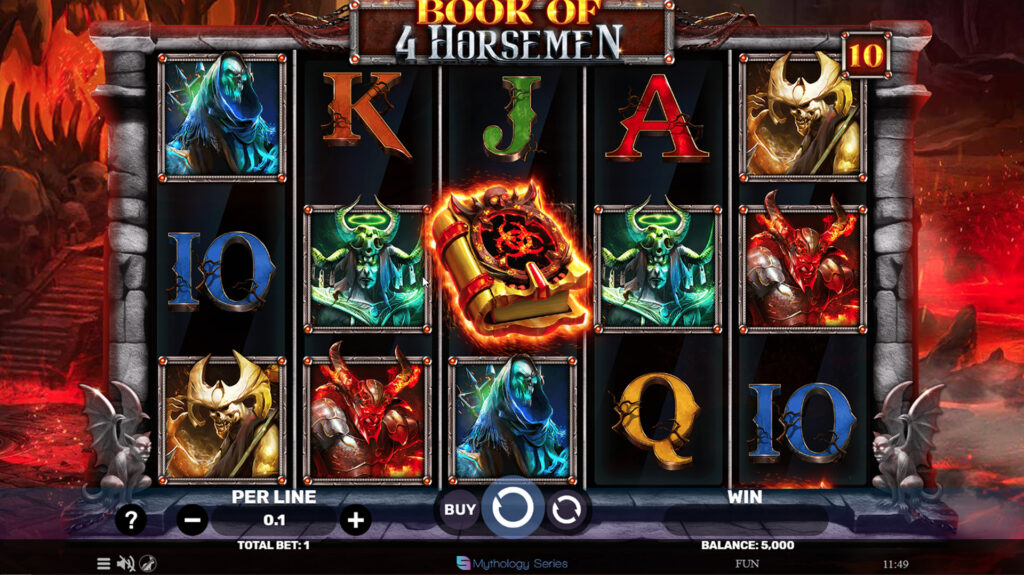The height and width of the screenshot is (575, 1024).
Task: Activate the autoplay button
Action: click(x=566, y=510)
